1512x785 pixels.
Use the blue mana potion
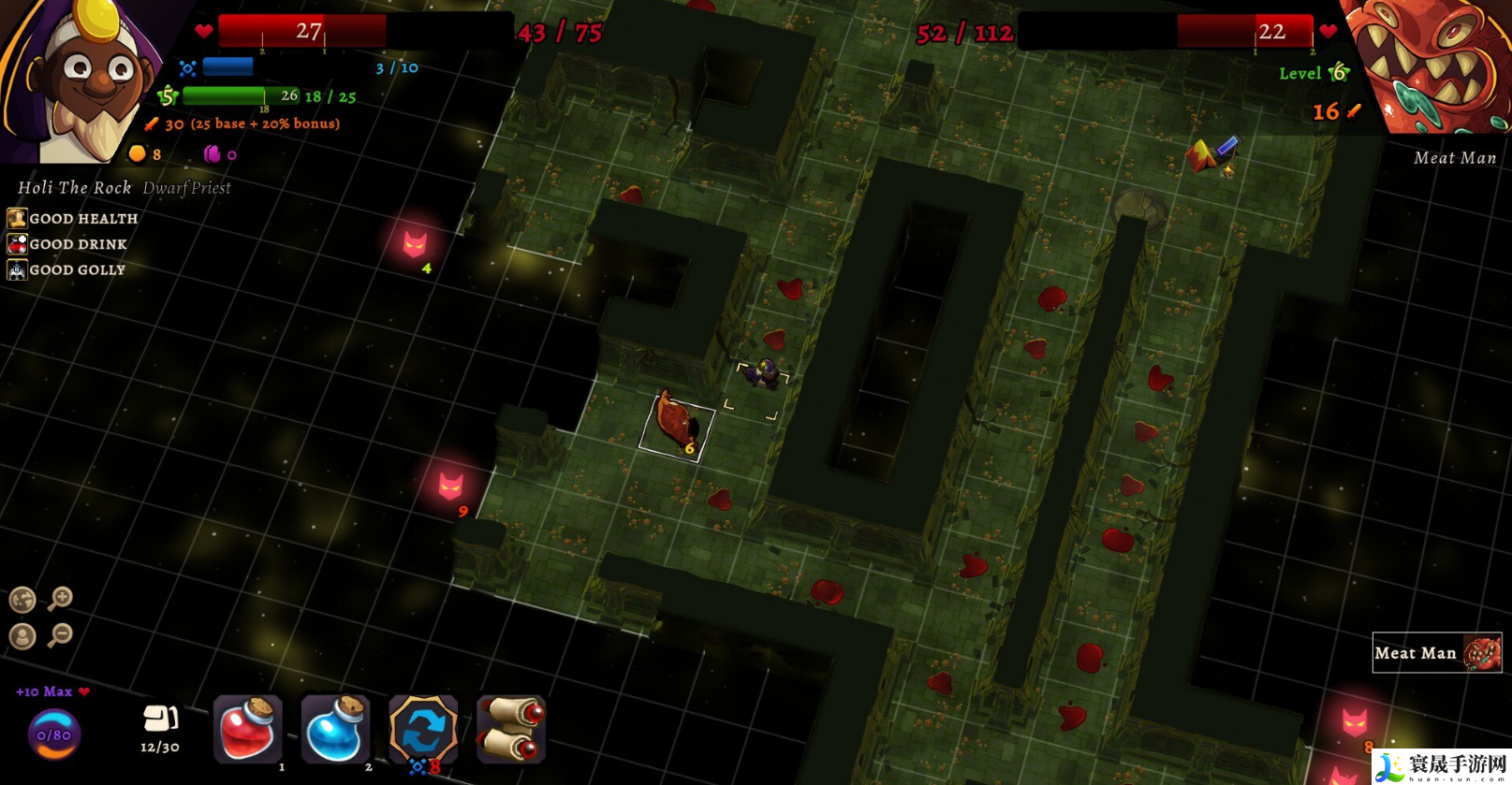pyautogui.click(x=334, y=729)
